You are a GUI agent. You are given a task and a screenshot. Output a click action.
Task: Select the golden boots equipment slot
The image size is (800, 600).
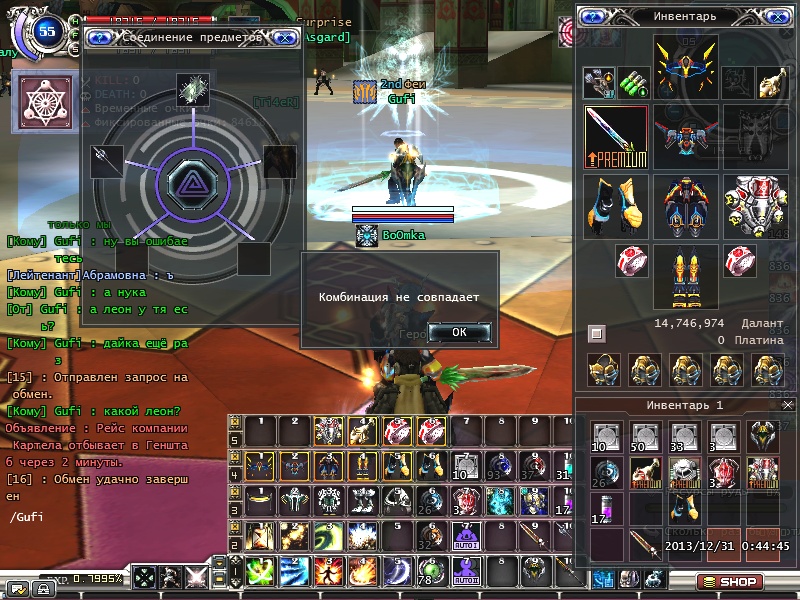pyautogui.click(x=685, y=275)
